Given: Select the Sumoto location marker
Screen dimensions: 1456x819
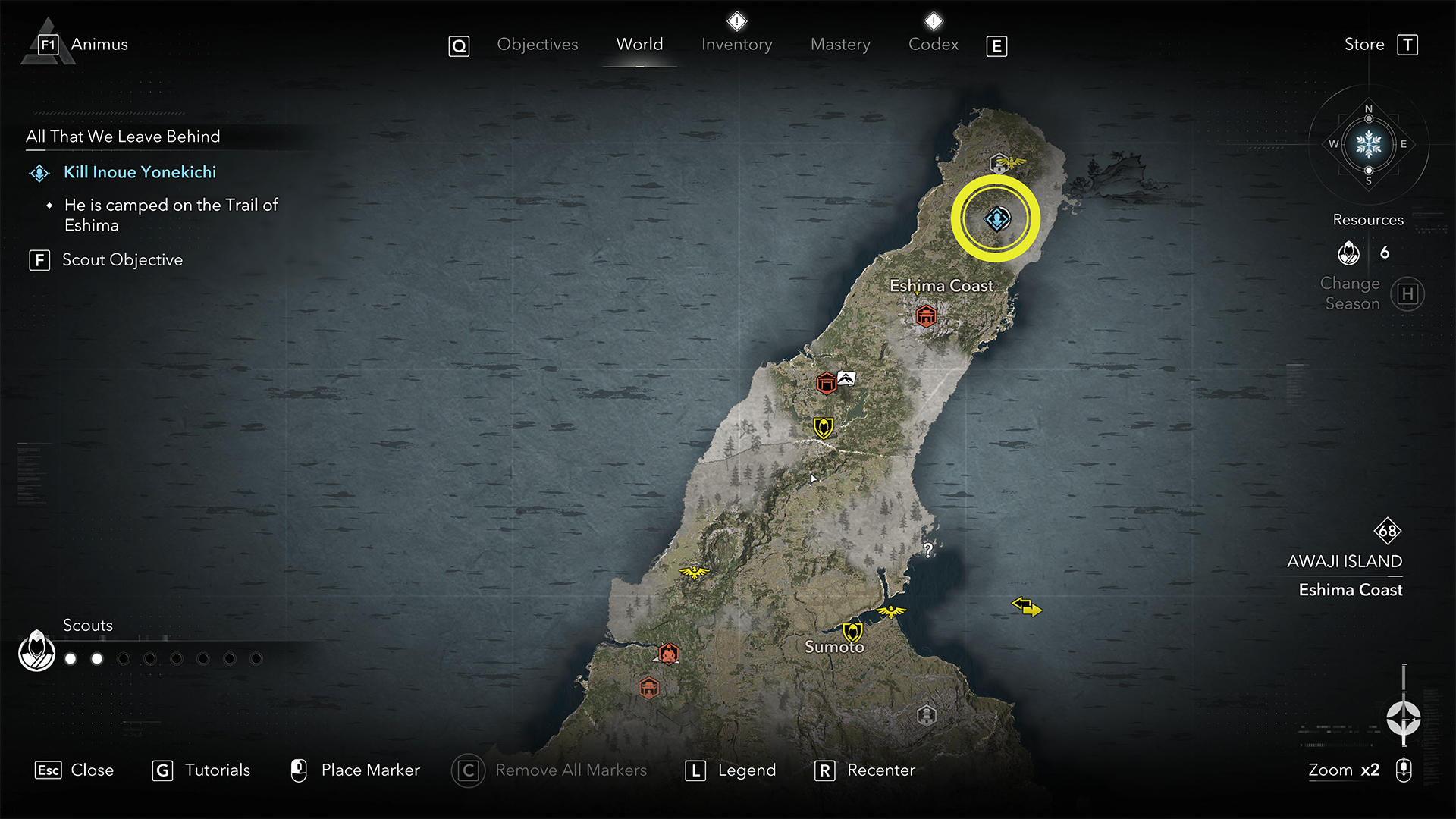Looking at the screenshot, I should (x=852, y=631).
